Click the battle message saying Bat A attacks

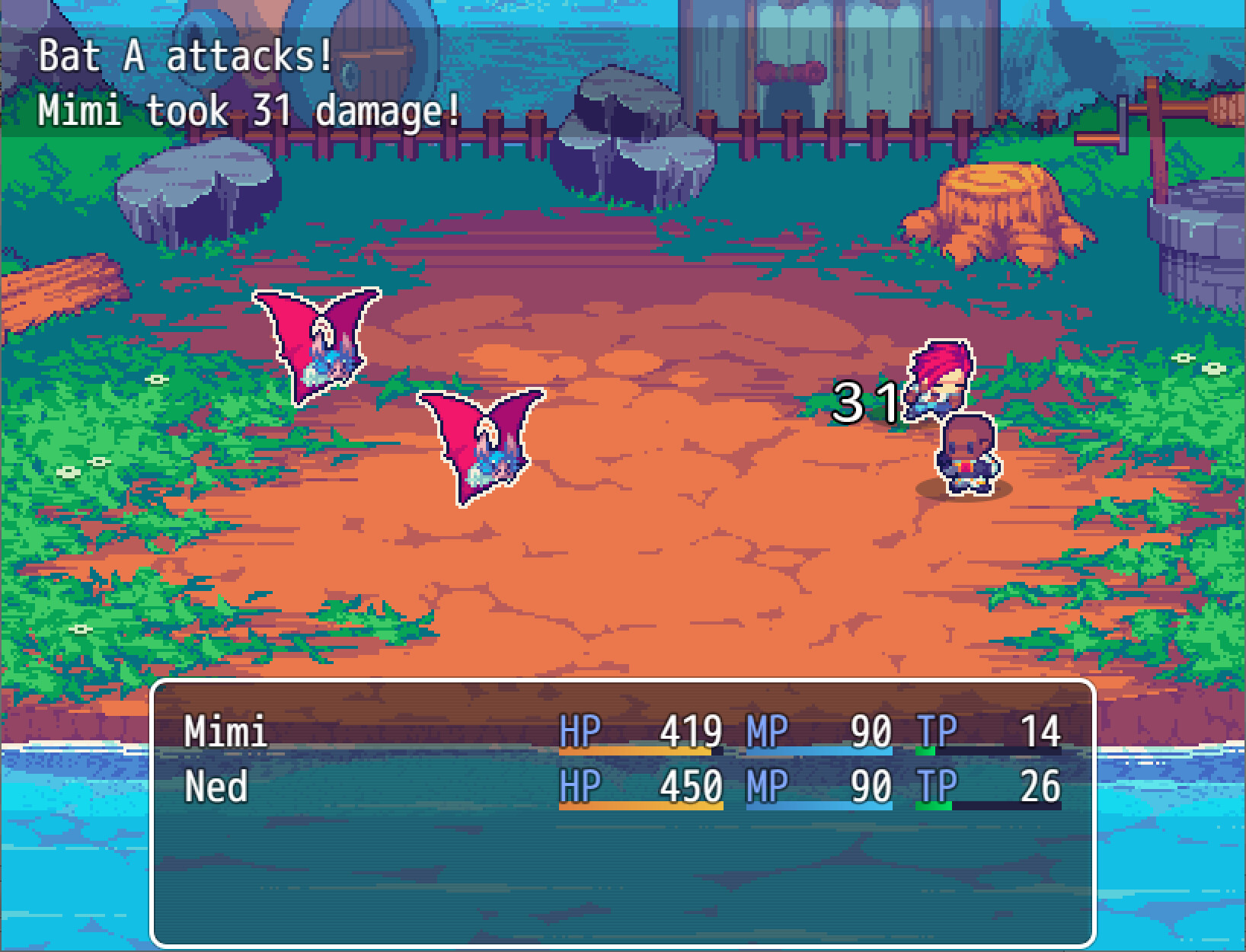pyautogui.click(x=183, y=53)
